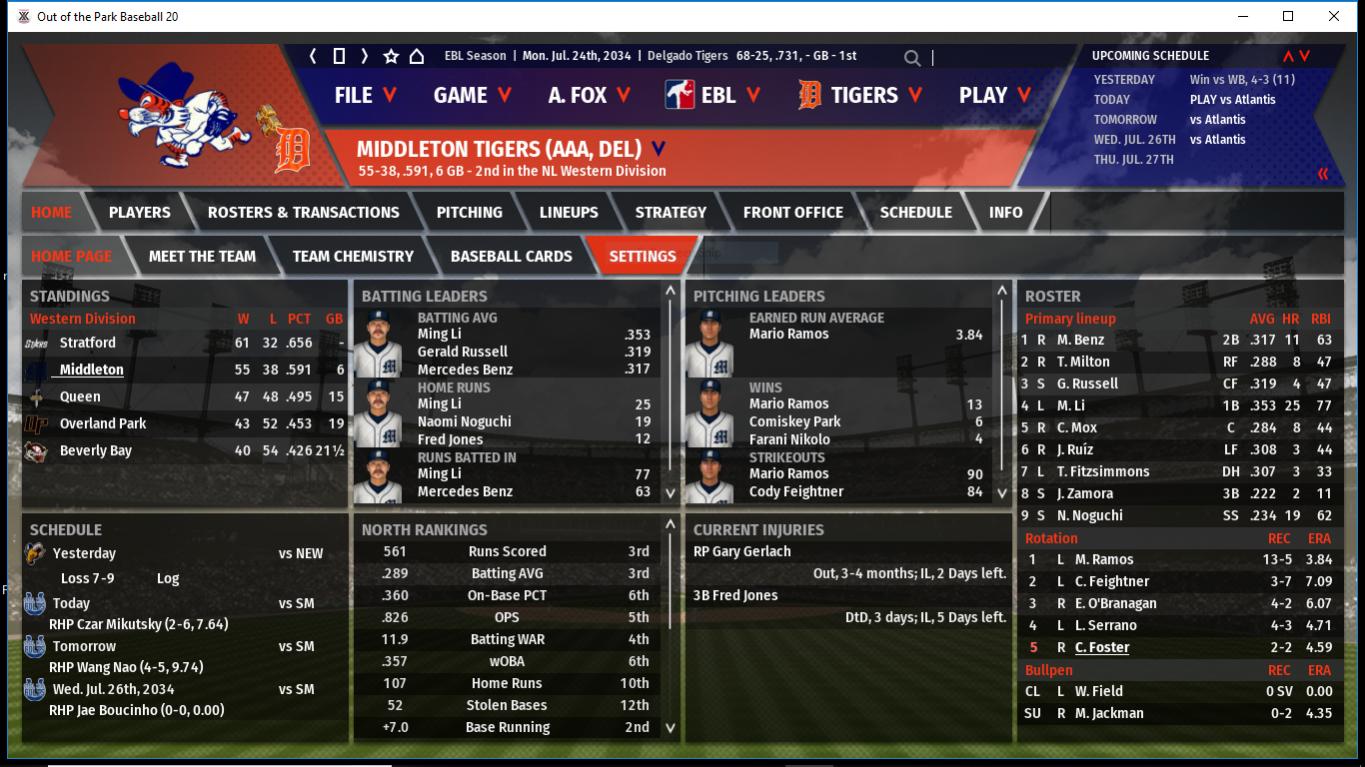Viewport: 1365px width, 767px height.
Task: Switch to the SCHEDULE tab
Action: pos(915,212)
